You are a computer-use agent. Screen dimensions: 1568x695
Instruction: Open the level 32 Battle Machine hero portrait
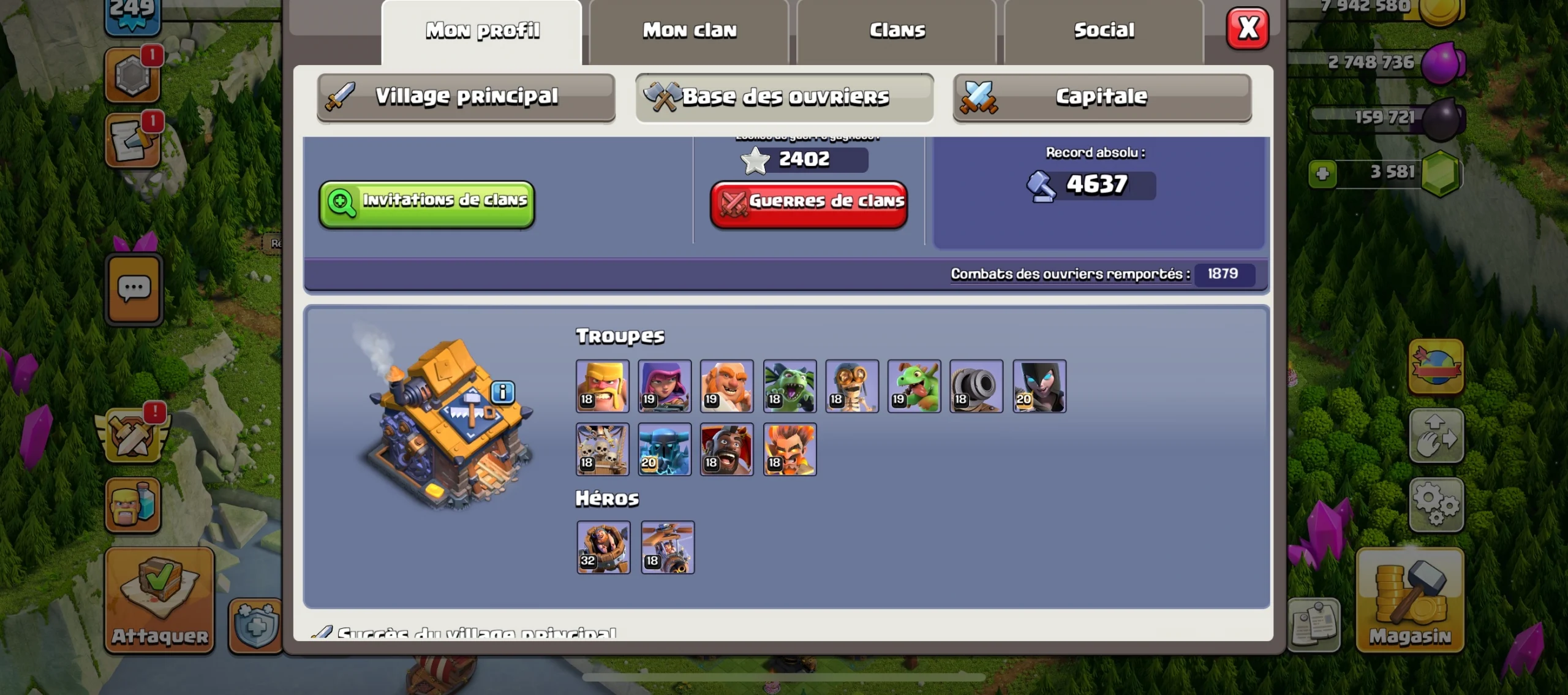pos(603,547)
